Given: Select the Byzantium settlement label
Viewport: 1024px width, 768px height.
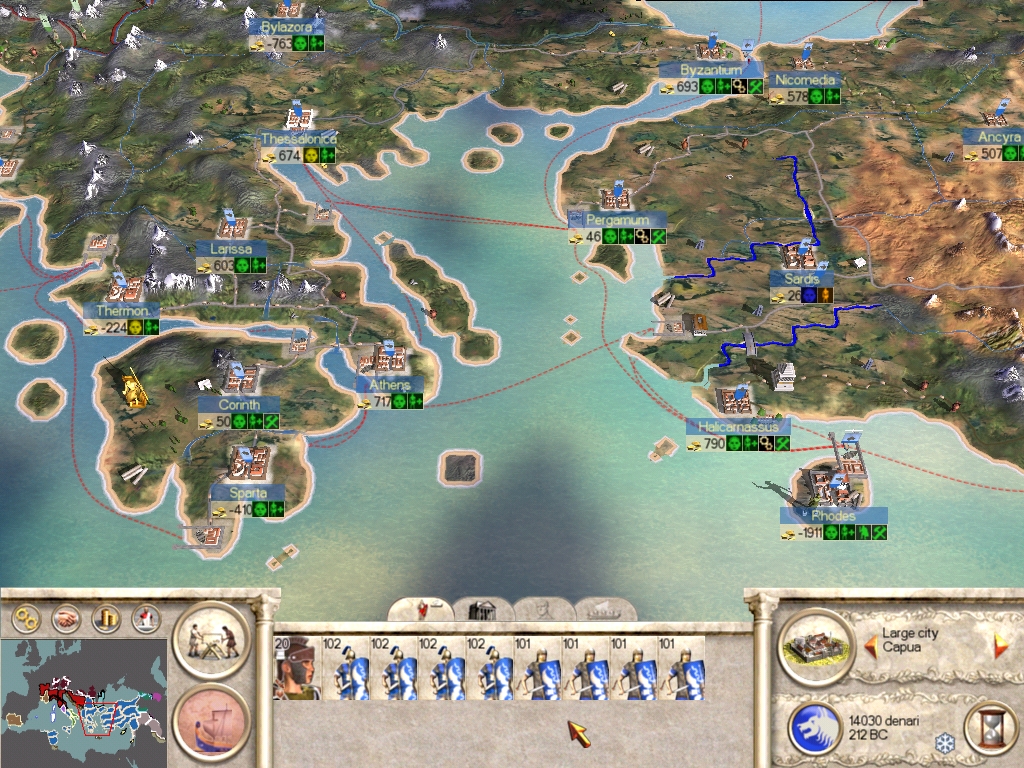Looking at the screenshot, I should tap(711, 70).
